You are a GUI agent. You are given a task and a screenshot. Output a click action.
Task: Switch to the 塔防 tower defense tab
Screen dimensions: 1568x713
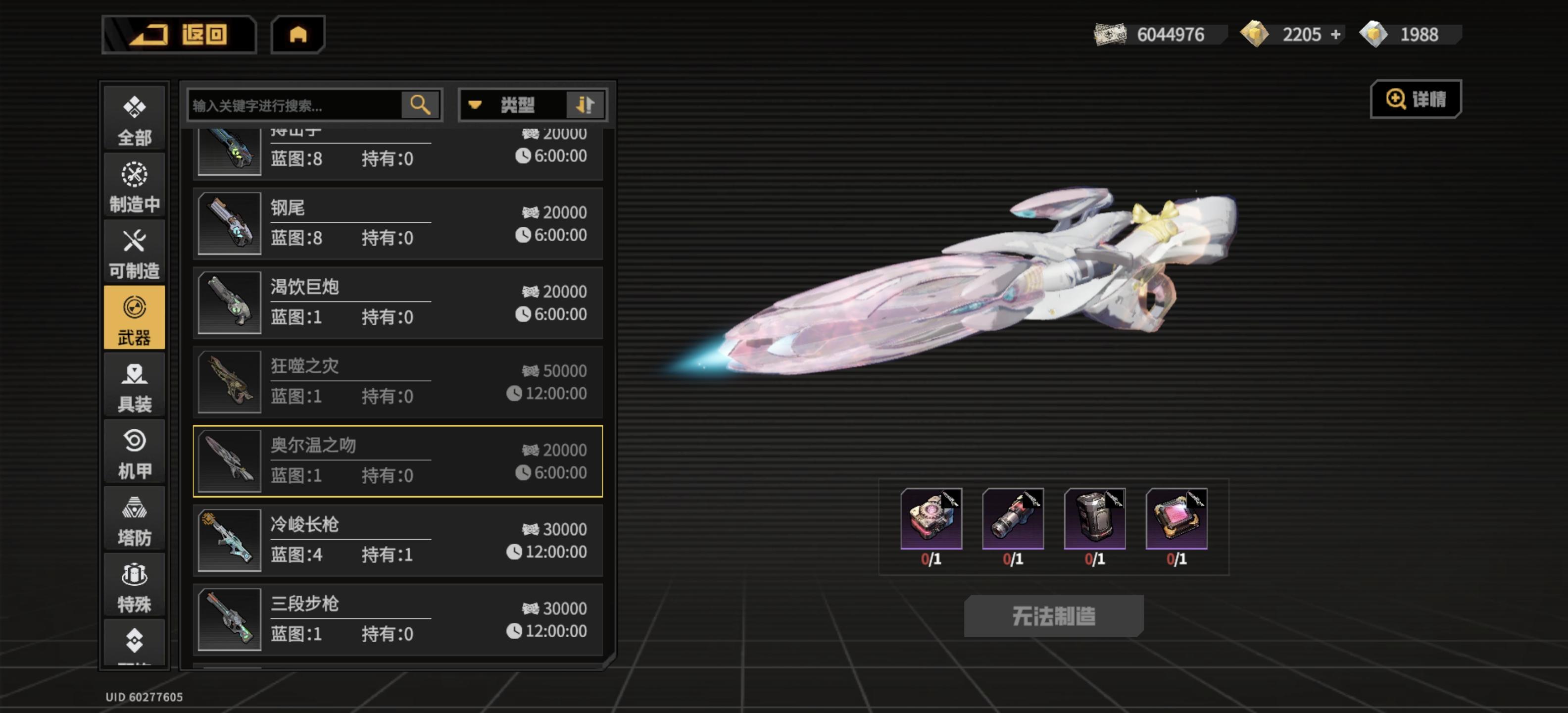pos(135,520)
